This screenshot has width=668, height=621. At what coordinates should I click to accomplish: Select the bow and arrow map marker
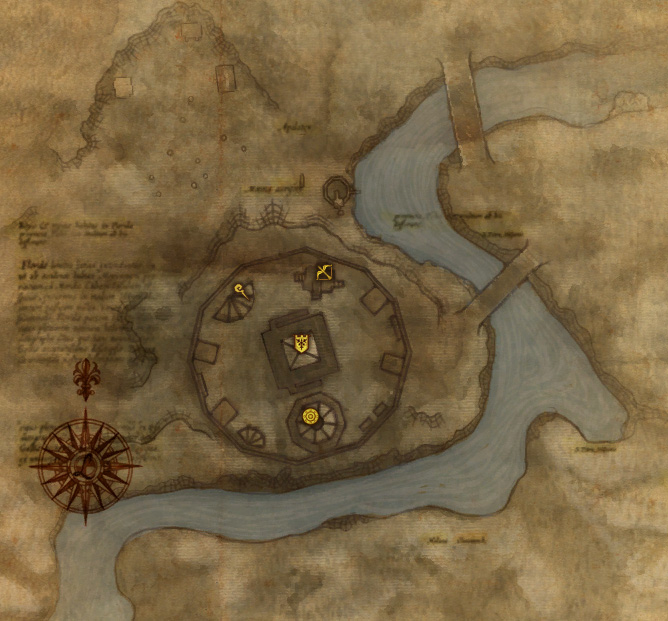click(x=324, y=270)
